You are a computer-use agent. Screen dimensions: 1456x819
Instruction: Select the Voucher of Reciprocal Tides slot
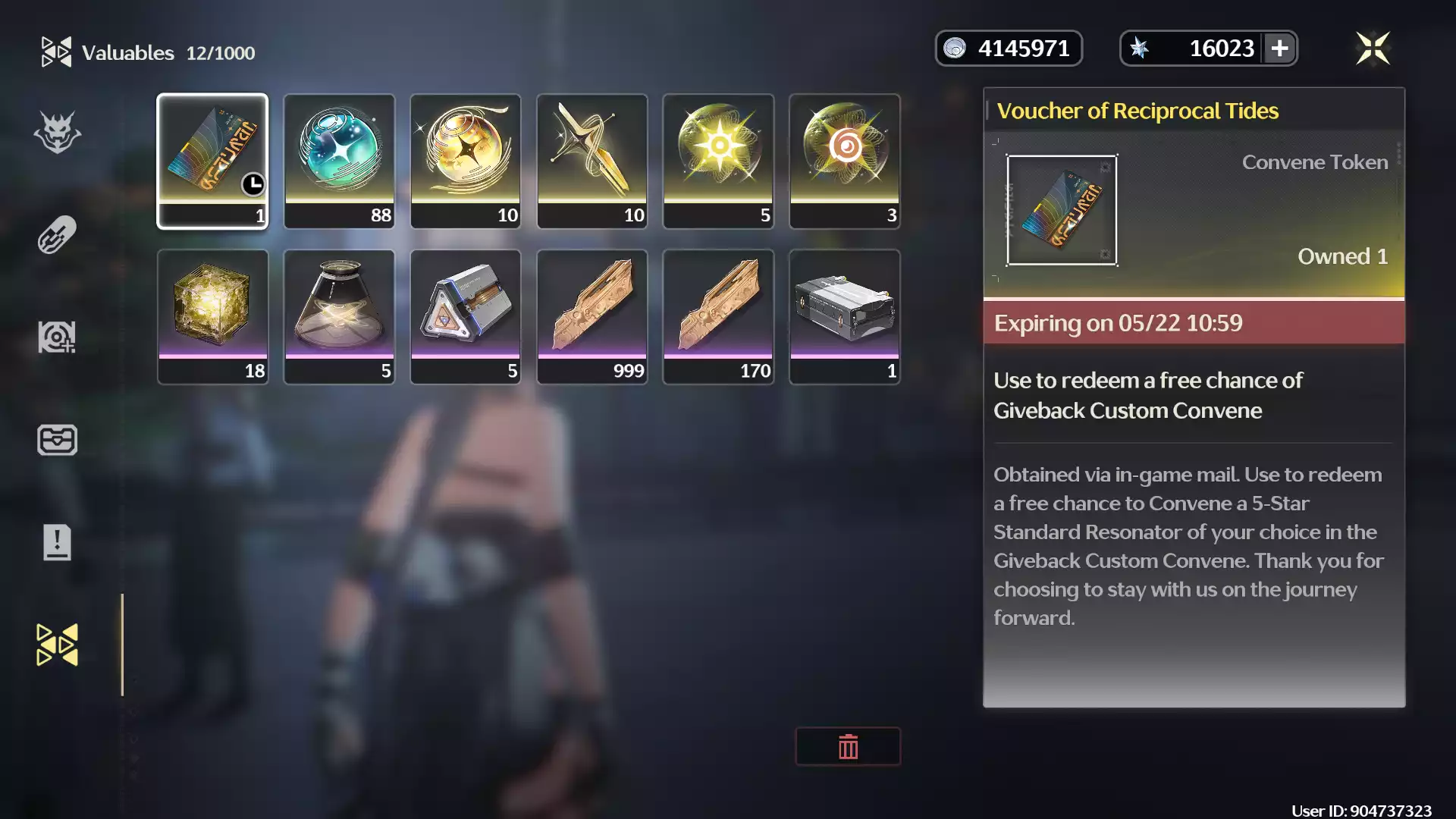click(x=212, y=161)
